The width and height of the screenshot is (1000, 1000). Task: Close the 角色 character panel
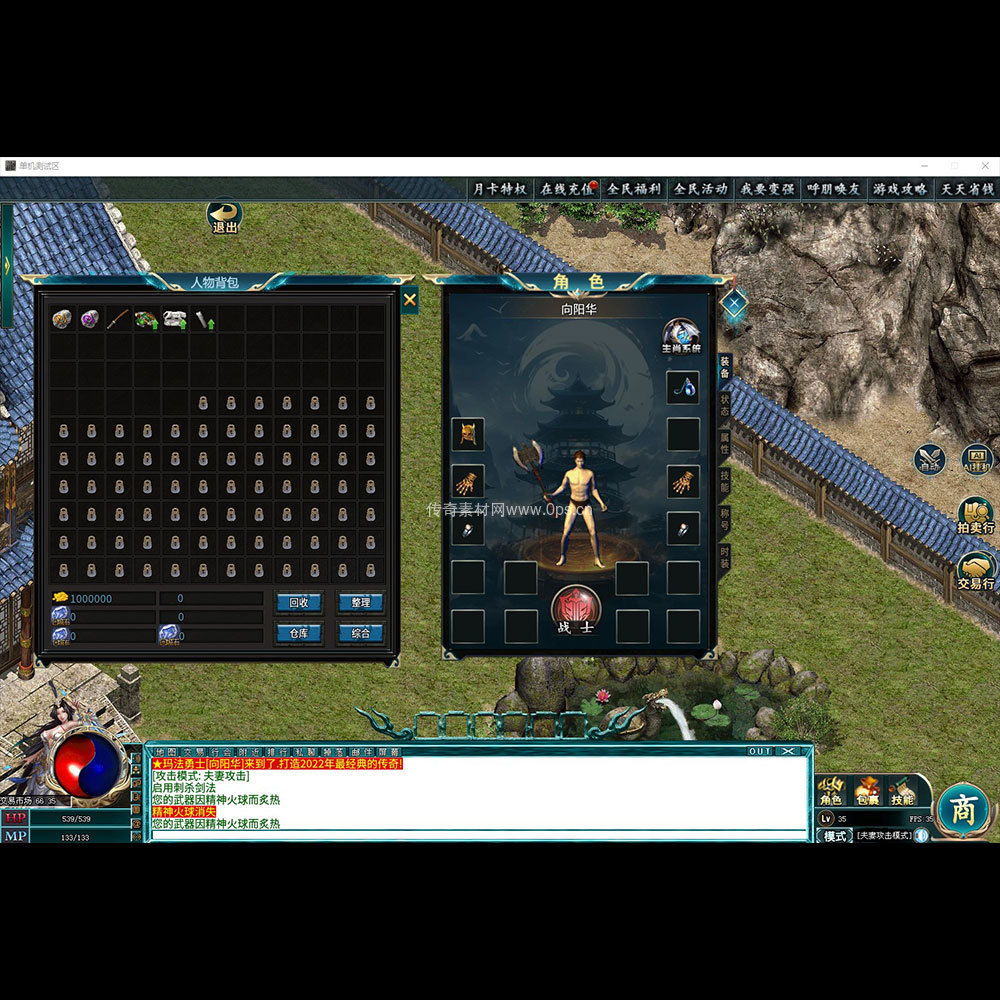point(734,301)
